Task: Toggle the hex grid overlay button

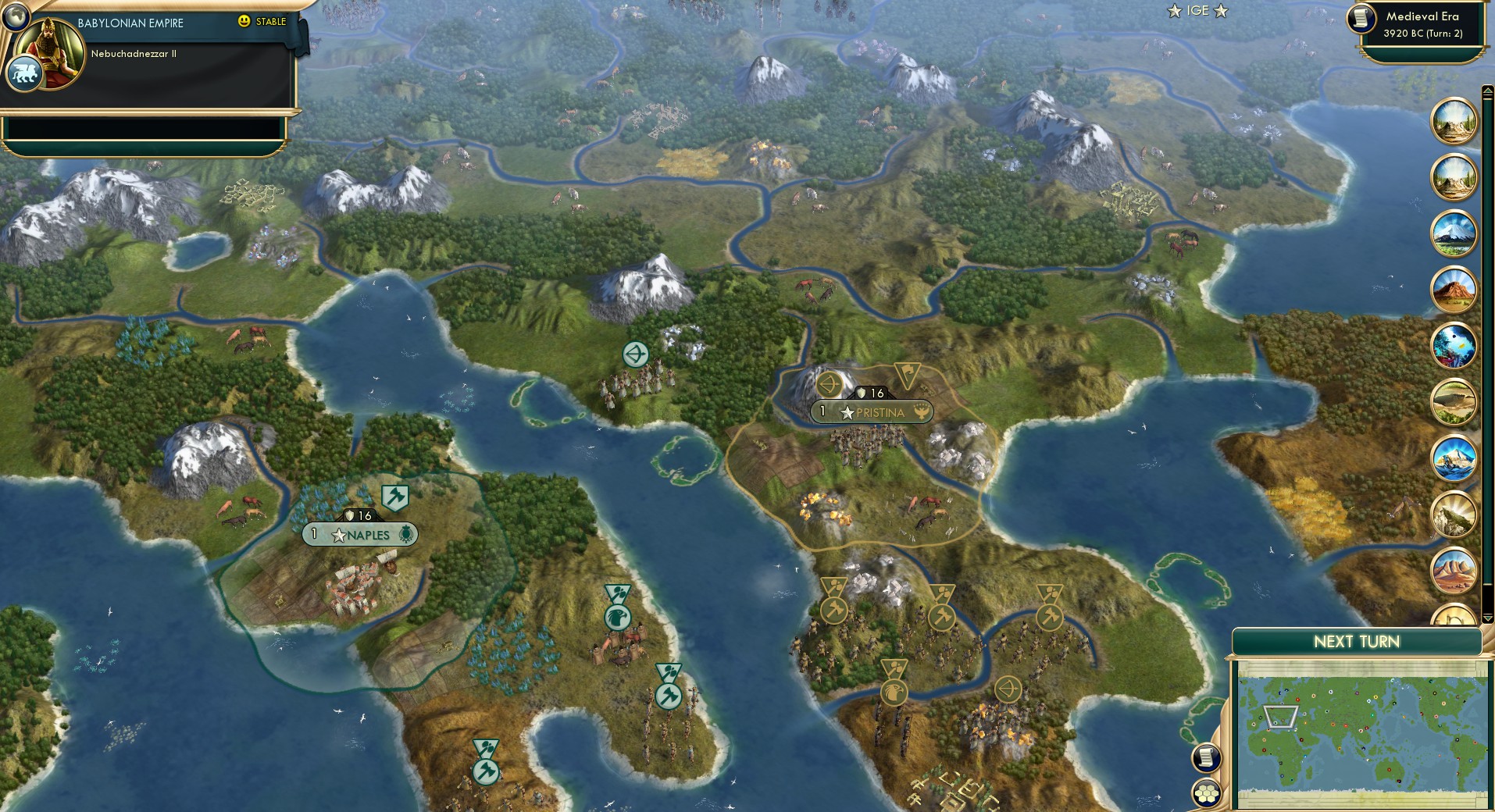Action: 1205,793
